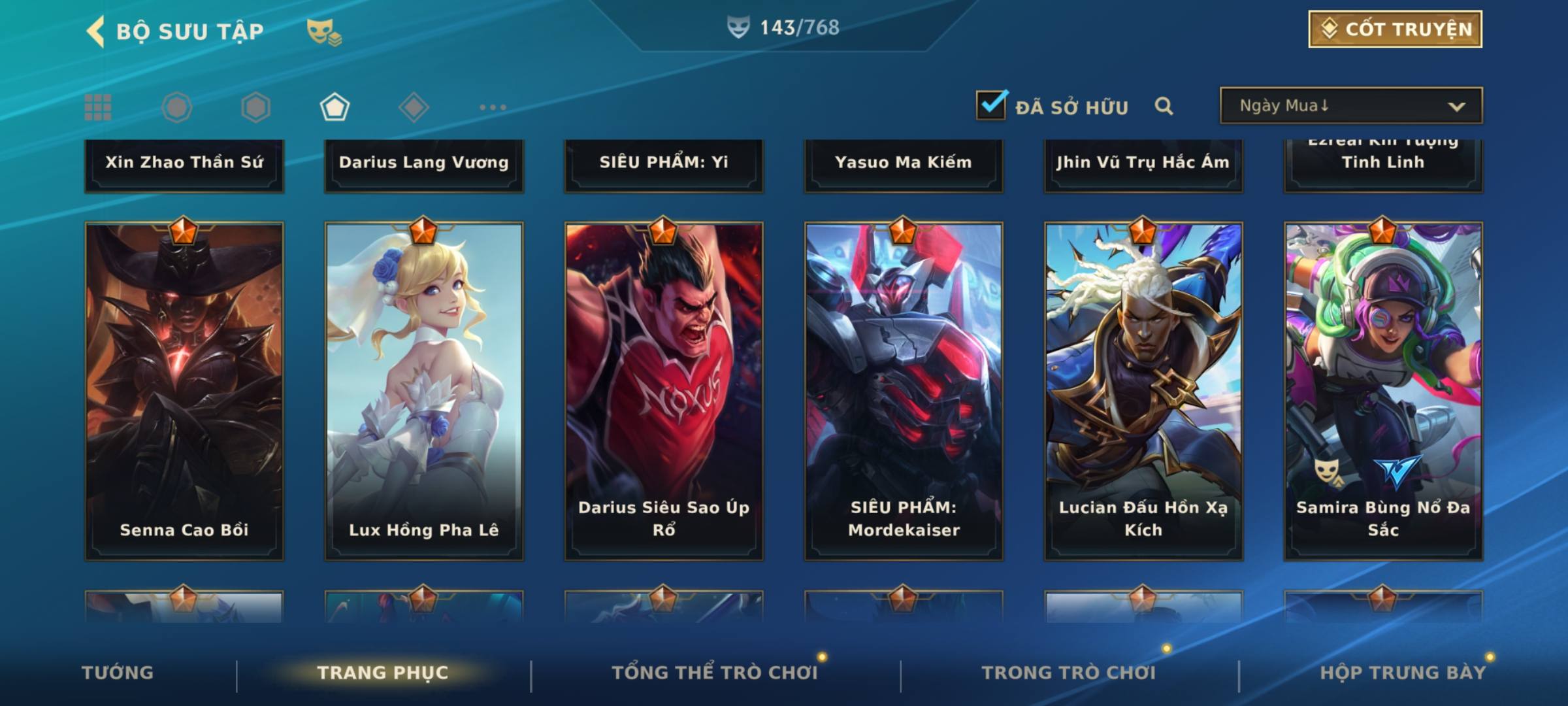This screenshot has width=1568, height=706.
Task: Open the Trong Trò Chơi tab
Action: [1069, 673]
